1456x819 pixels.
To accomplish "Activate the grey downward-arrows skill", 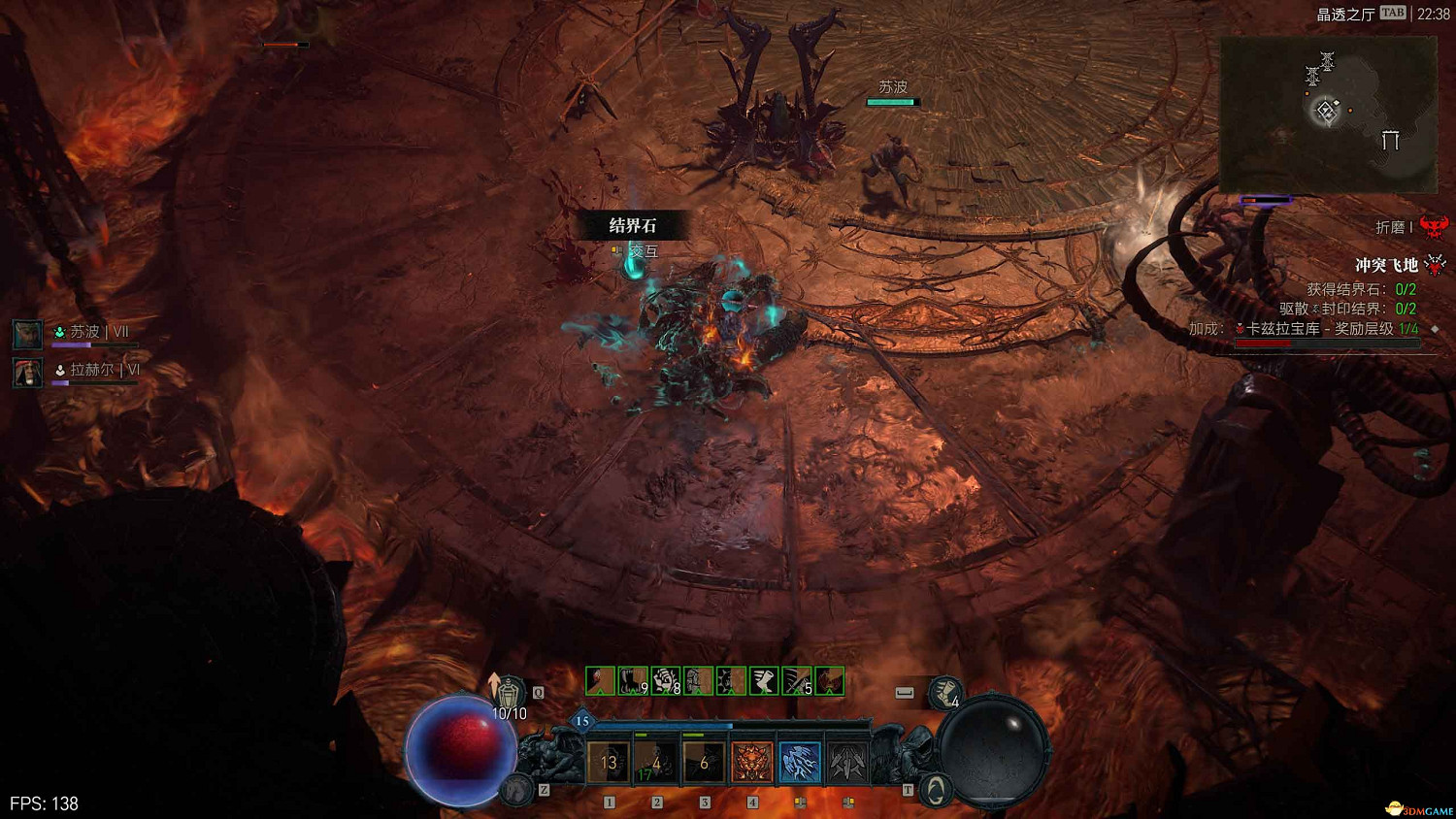I will click(847, 763).
